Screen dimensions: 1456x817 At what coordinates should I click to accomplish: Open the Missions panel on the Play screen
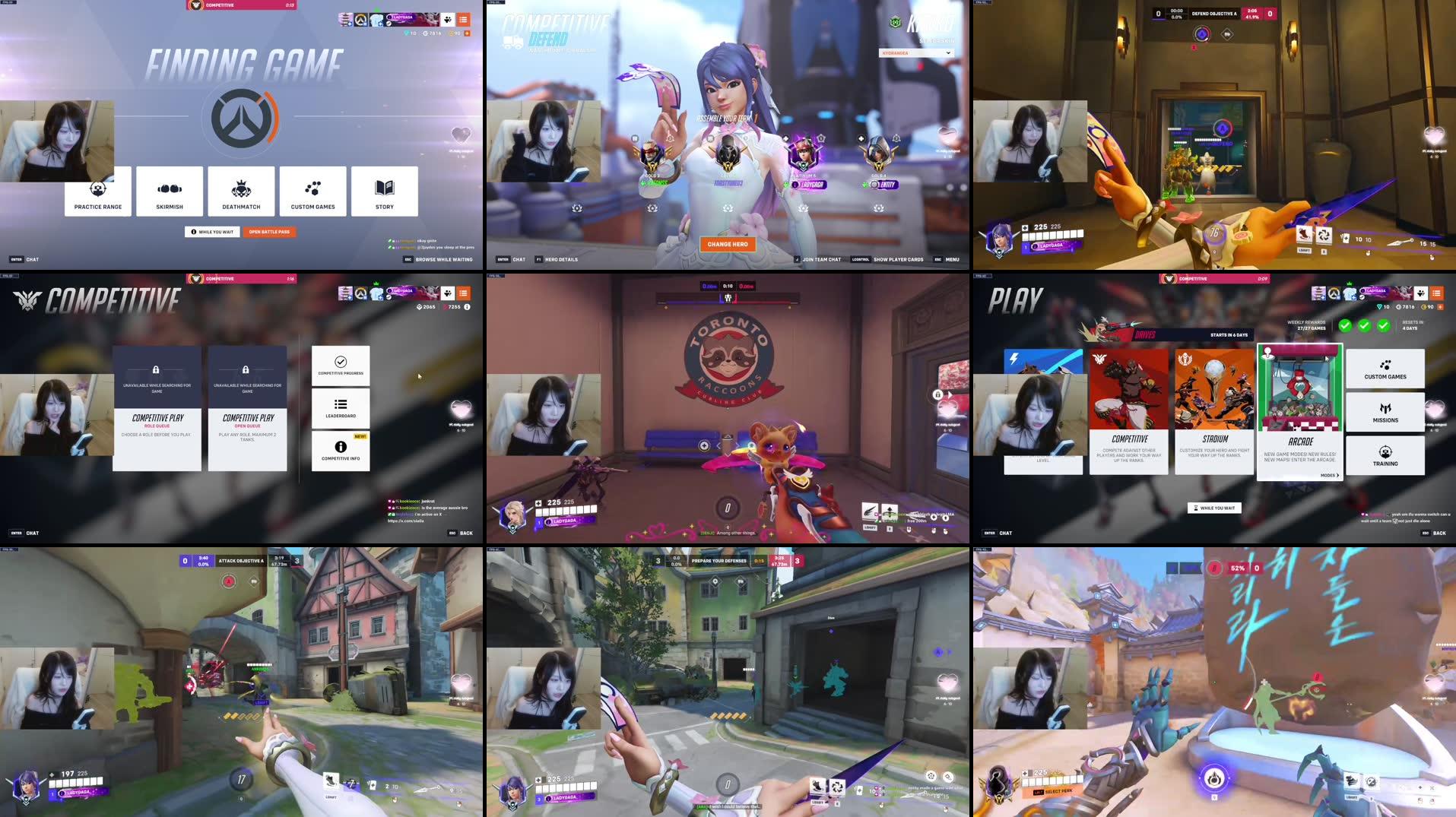tap(1385, 411)
